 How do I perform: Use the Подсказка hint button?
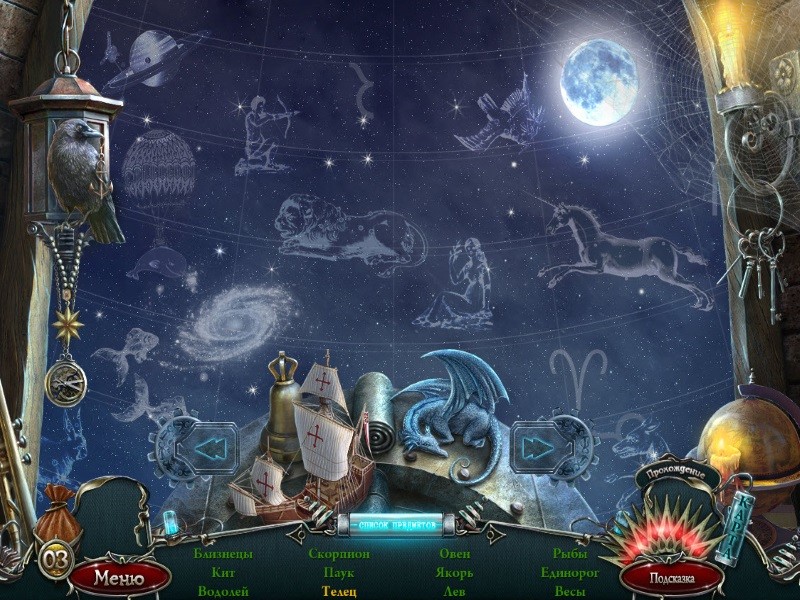coord(671,577)
